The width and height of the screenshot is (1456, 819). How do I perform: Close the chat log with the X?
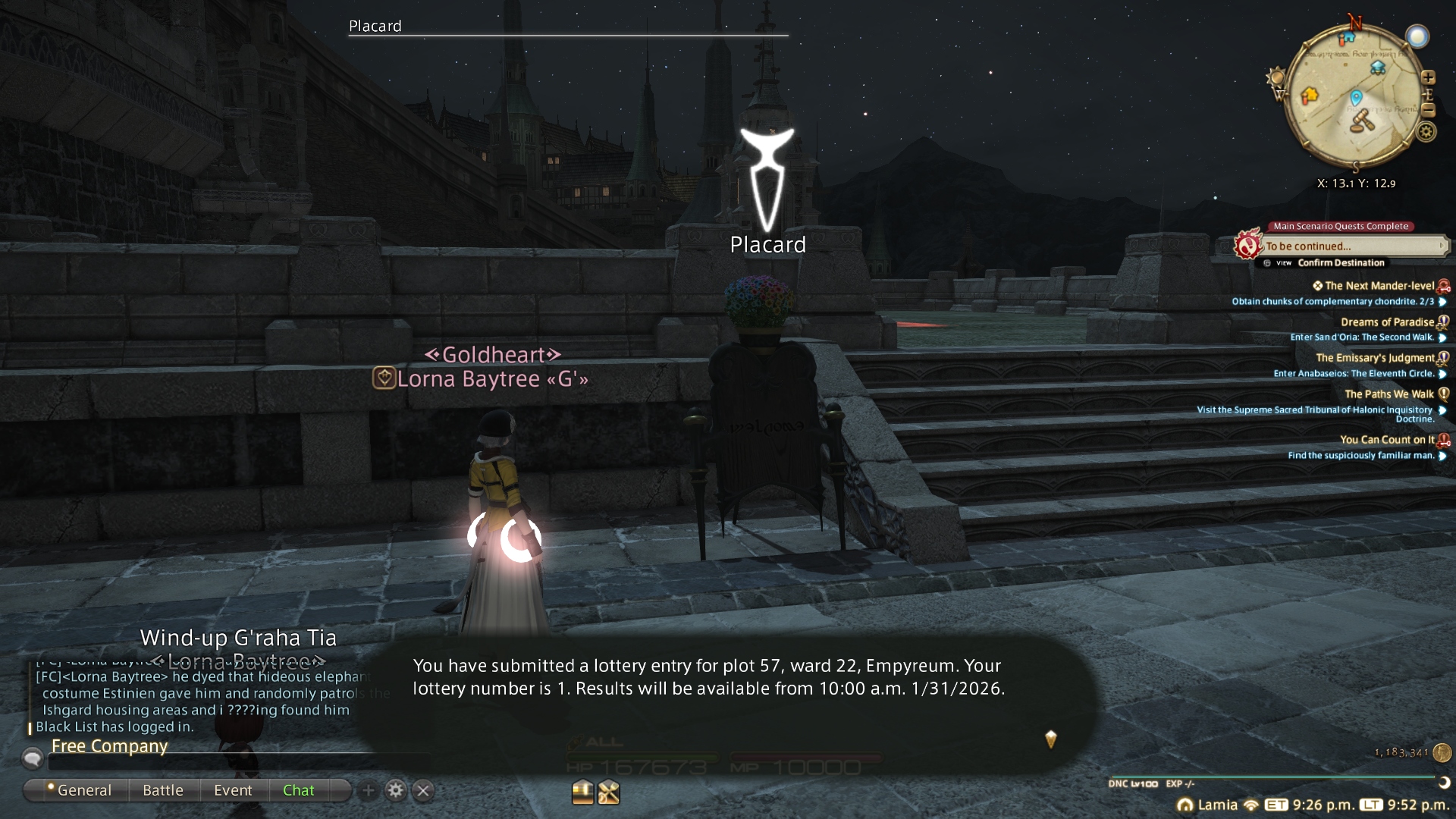[x=423, y=791]
